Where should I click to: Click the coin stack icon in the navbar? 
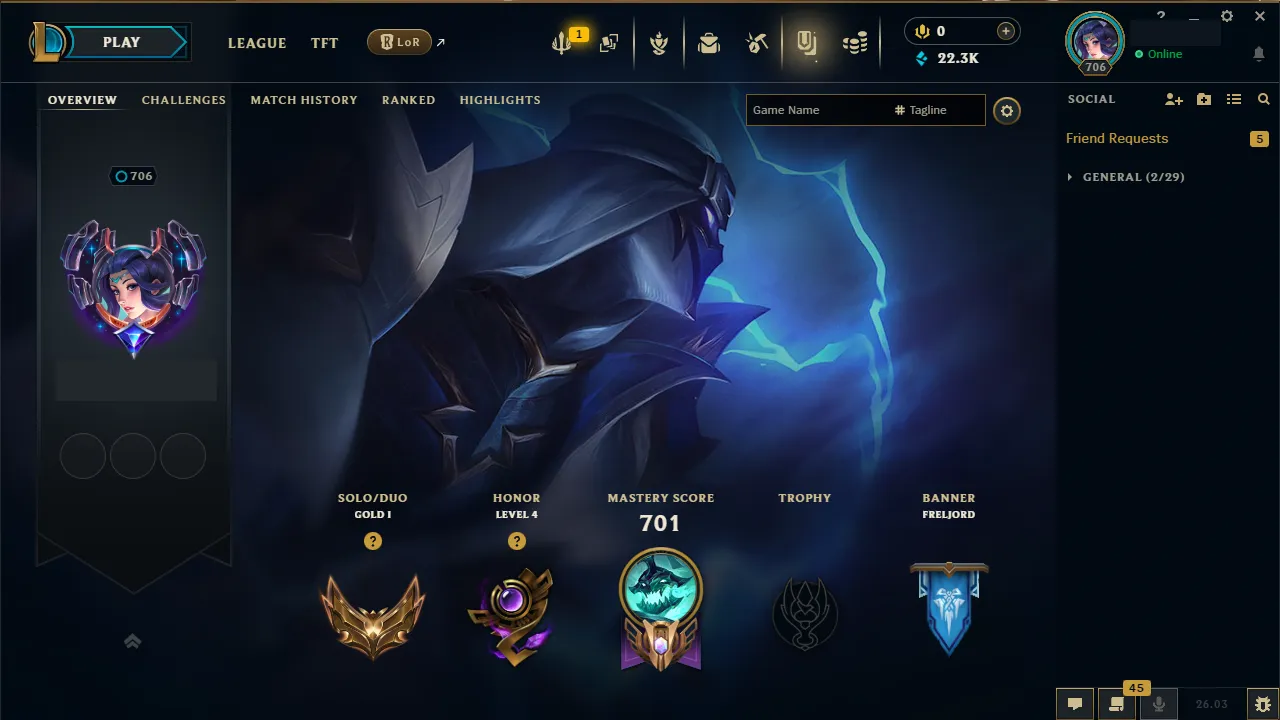click(x=855, y=42)
